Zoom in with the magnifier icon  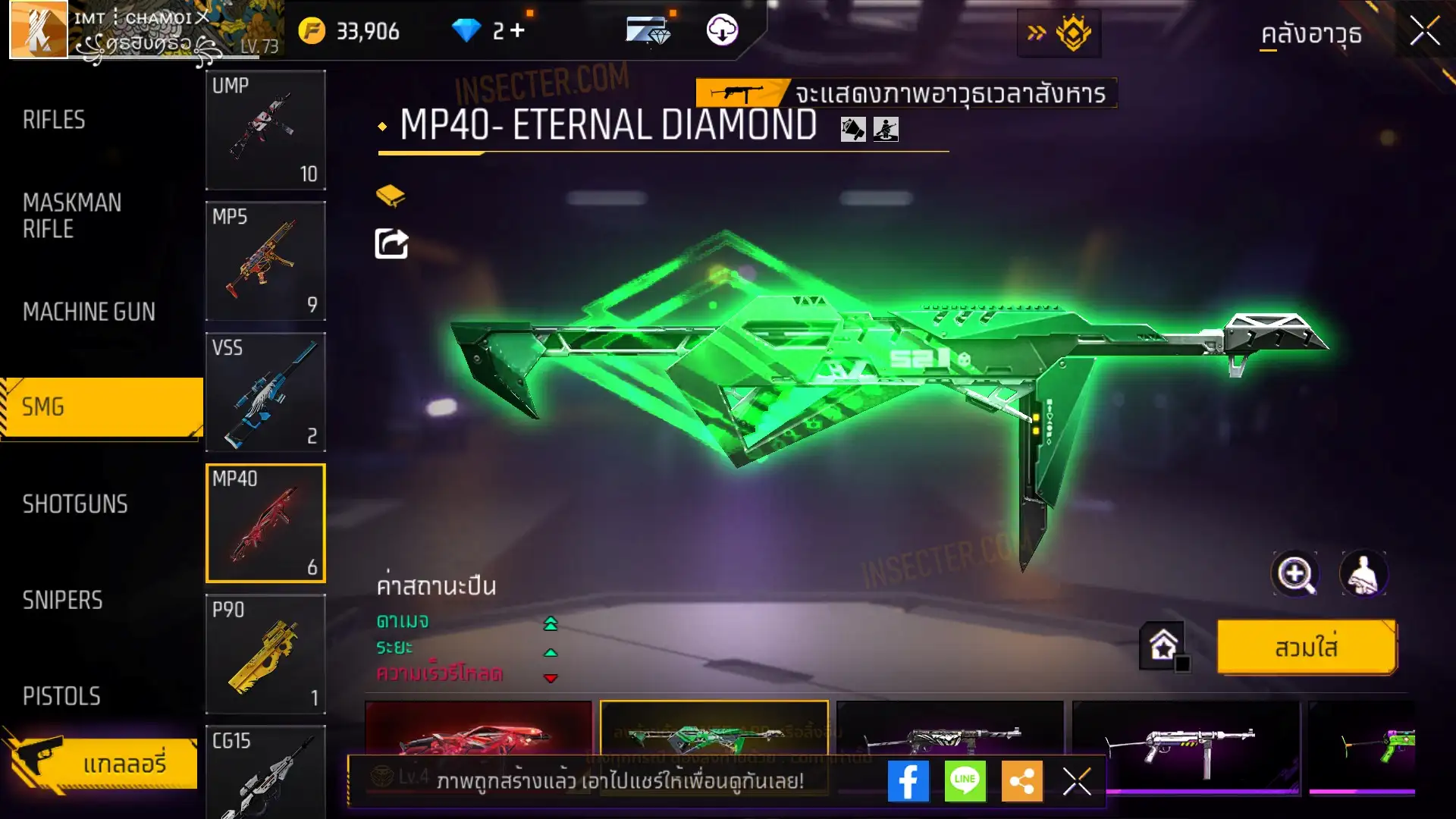1294,574
